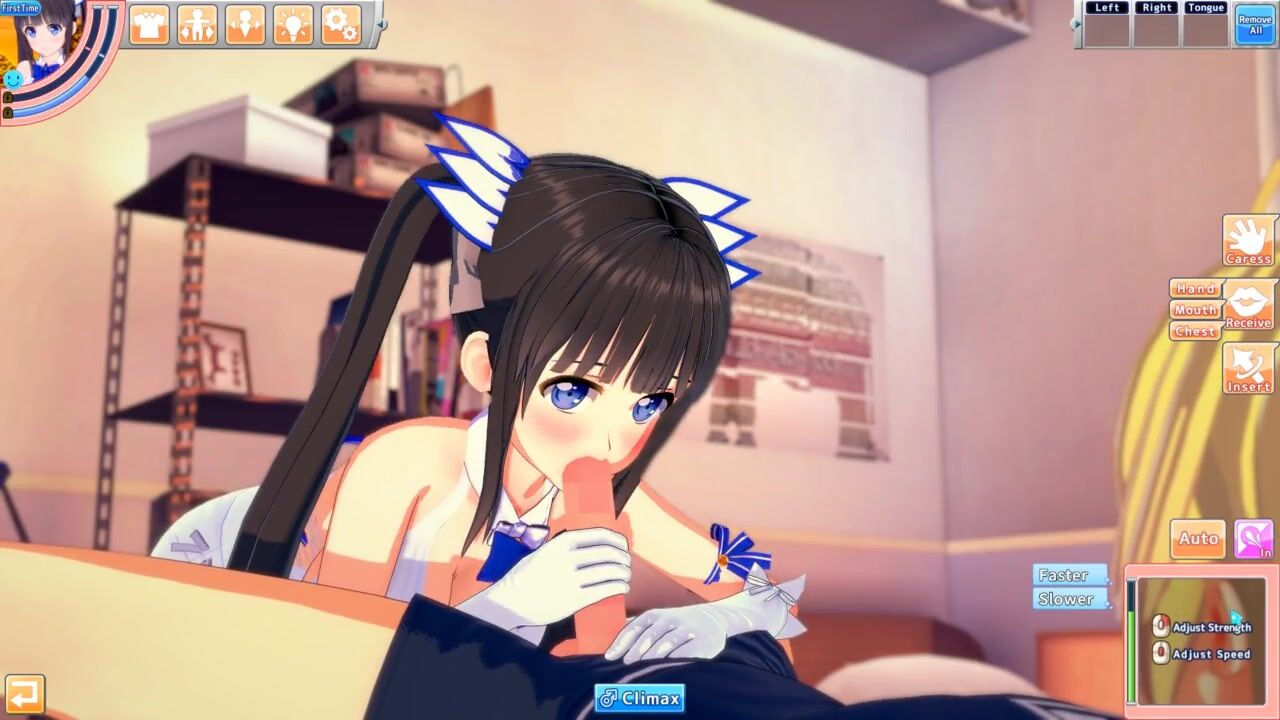Click the Faster speed button
The width and height of the screenshot is (1280, 720).
1069,575
